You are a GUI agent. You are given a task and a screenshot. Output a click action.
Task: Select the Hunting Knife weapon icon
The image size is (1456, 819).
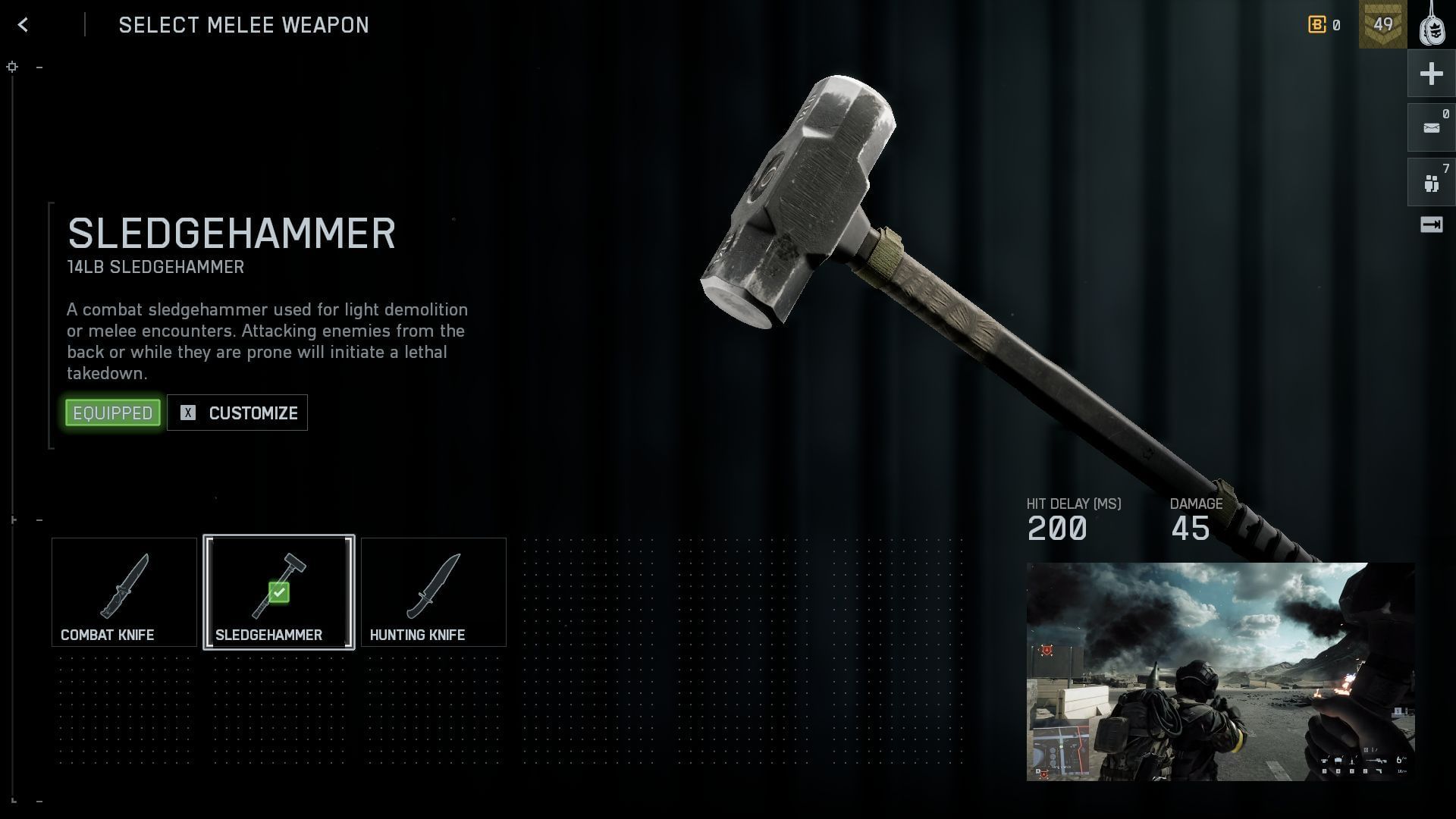[x=434, y=591]
